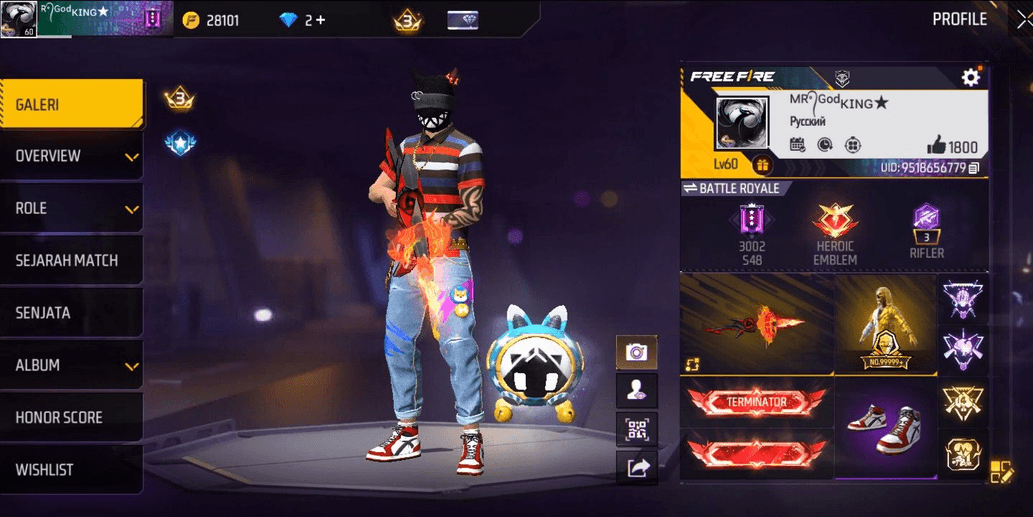Switch to the Senjata tab
The width and height of the screenshot is (1033, 517).
point(70,313)
